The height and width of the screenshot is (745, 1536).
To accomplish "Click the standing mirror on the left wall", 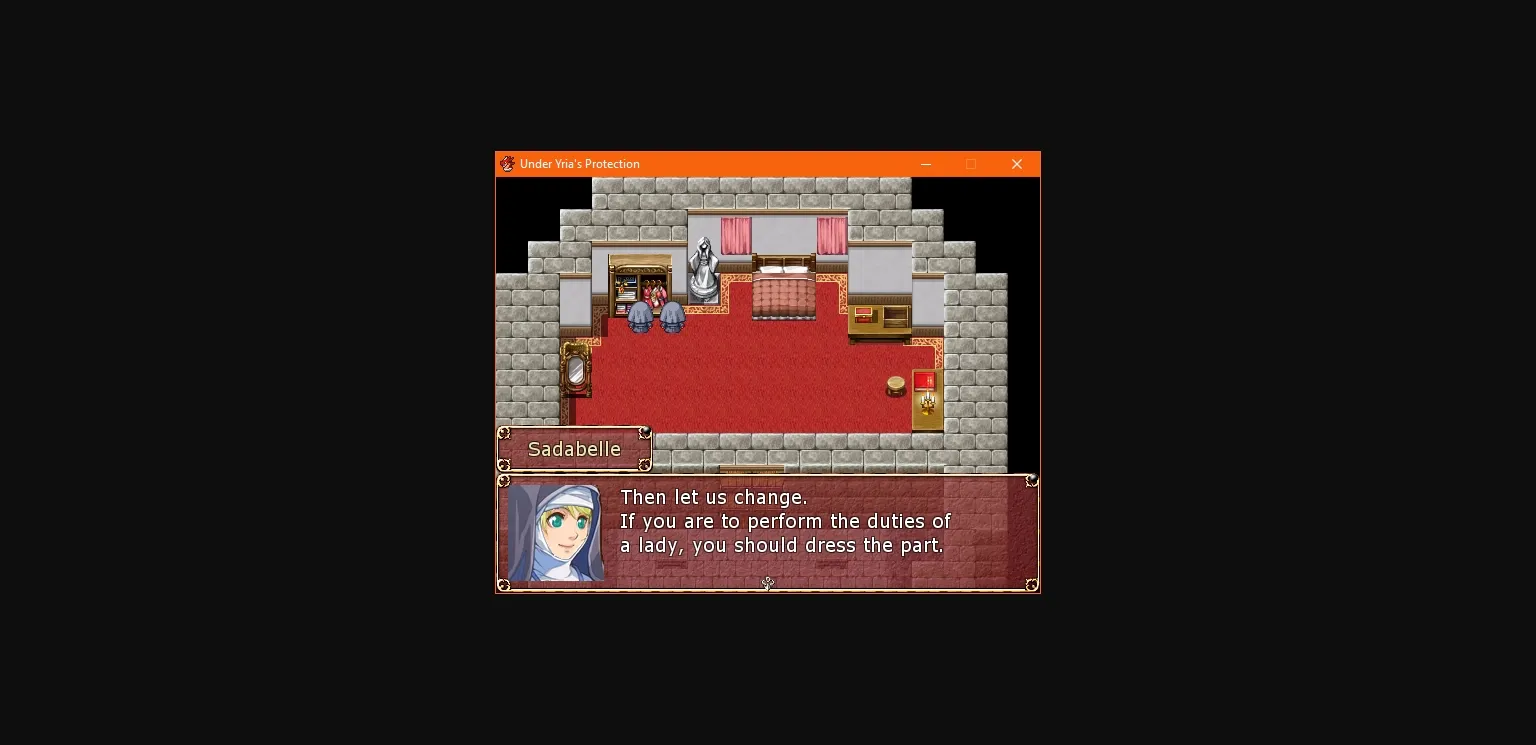I will [575, 370].
